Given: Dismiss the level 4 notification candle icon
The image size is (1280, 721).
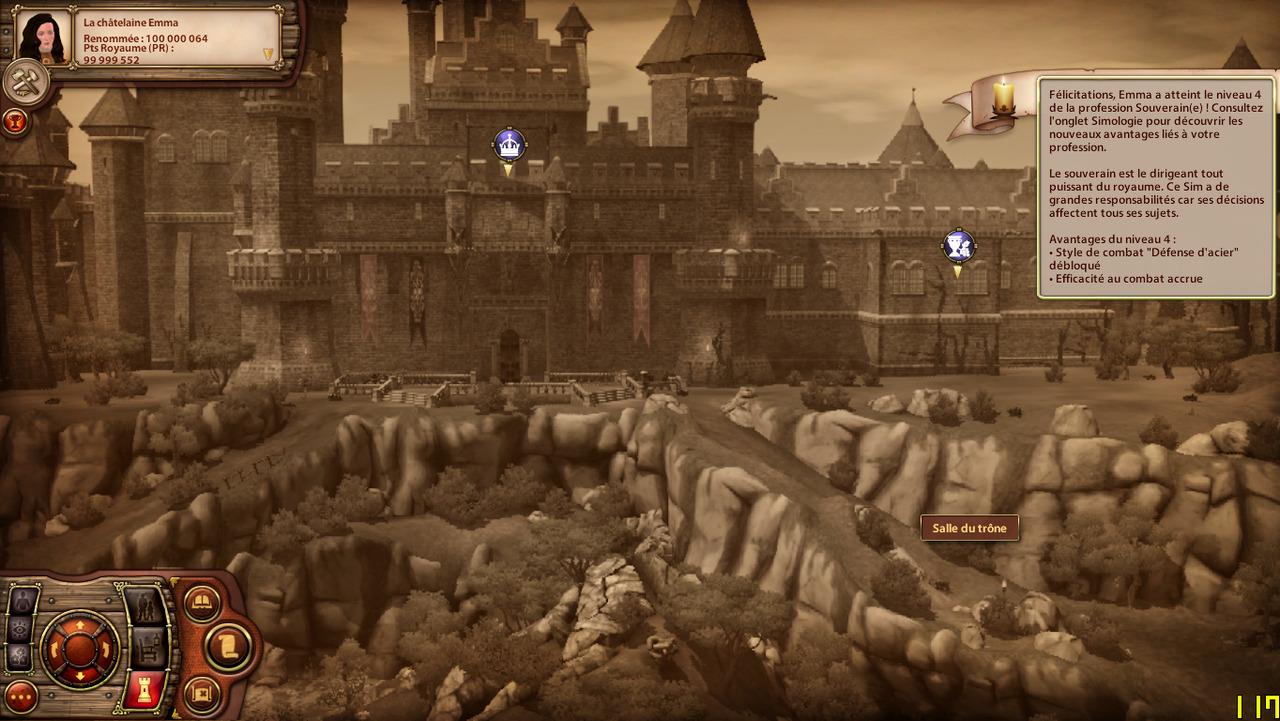Looking at the screenshot, I should coord(1002,98).
